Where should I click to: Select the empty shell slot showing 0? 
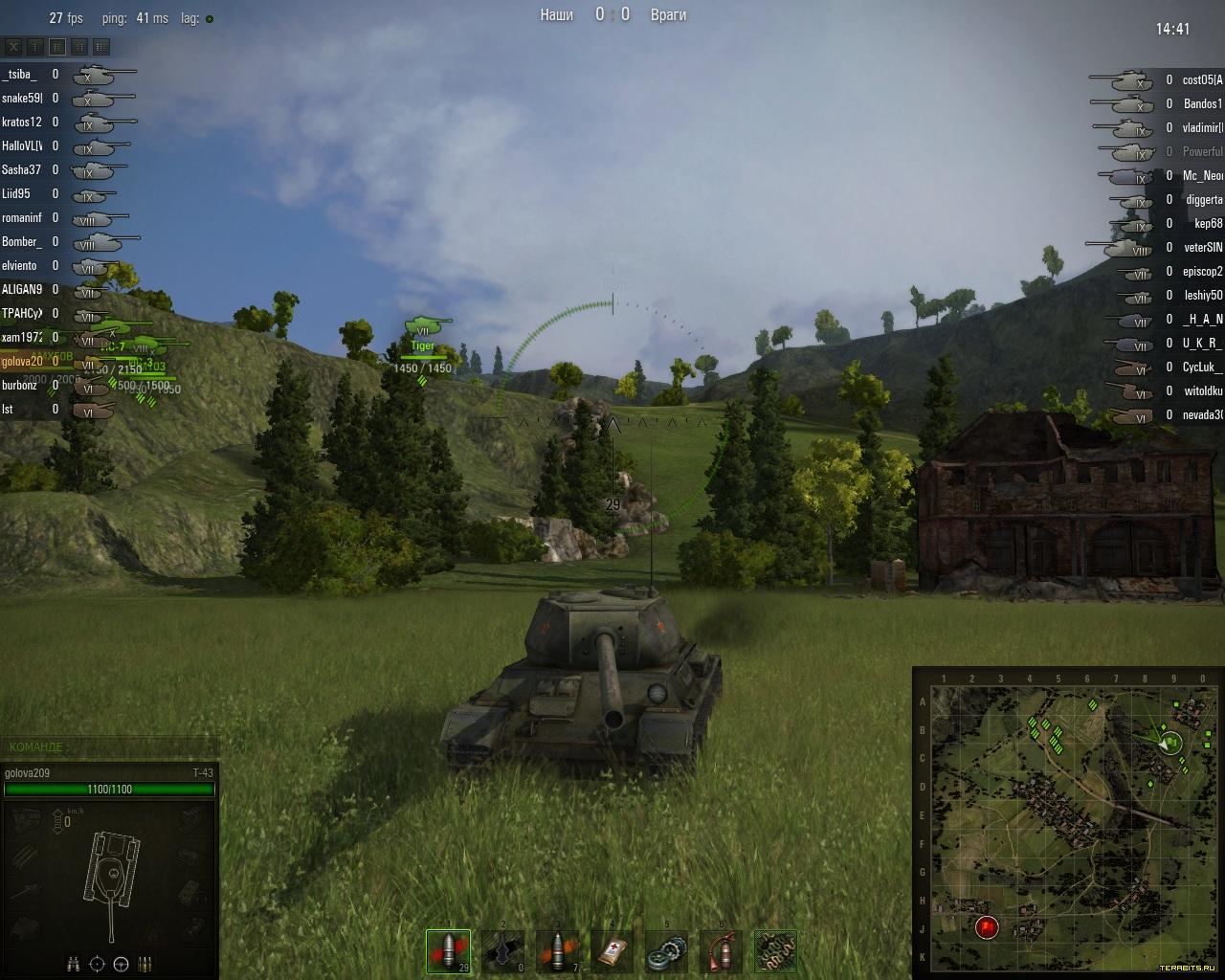[502, 951]
